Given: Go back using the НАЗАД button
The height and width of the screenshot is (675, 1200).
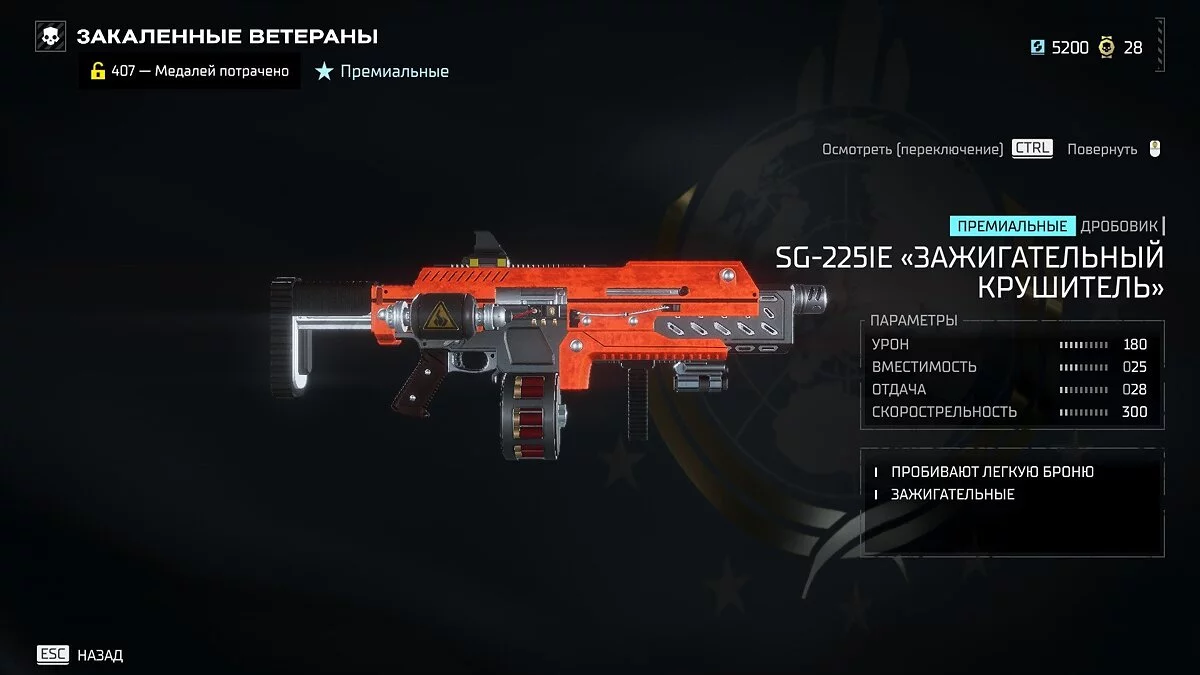Looking at the screenshot, I should 81,655.
